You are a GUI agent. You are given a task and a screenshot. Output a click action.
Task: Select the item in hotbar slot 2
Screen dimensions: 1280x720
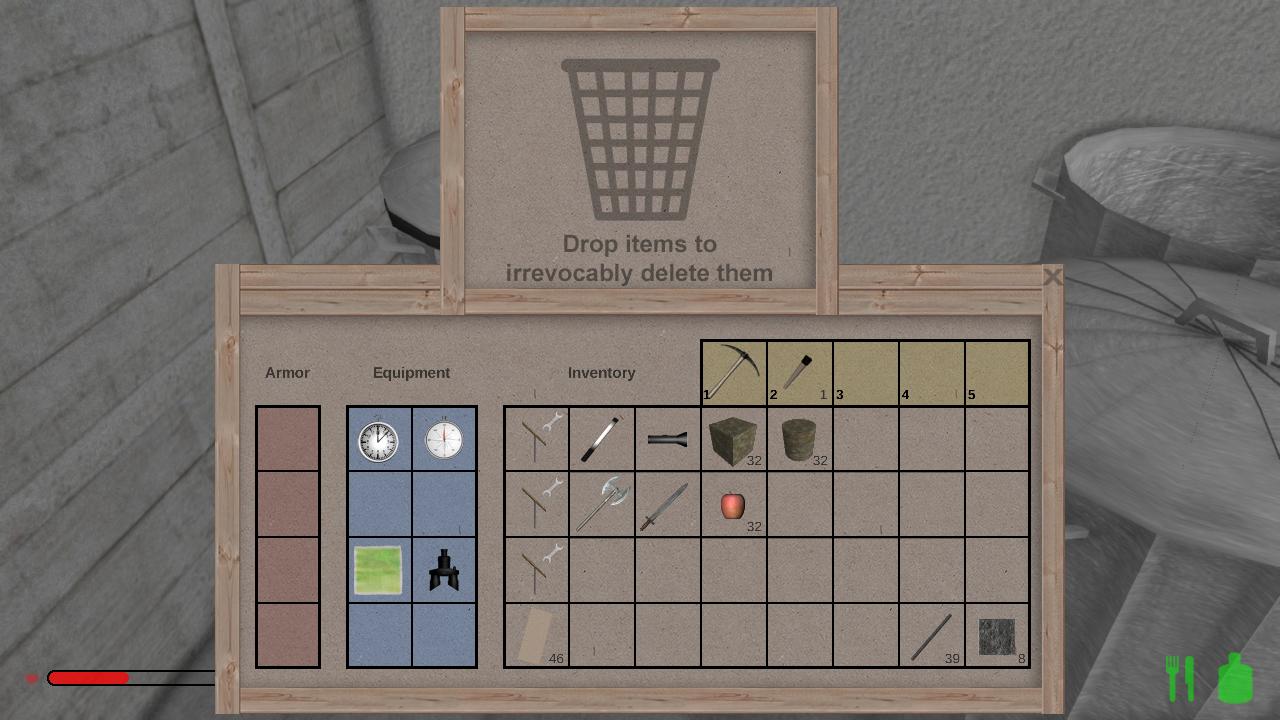pos(800,372)
